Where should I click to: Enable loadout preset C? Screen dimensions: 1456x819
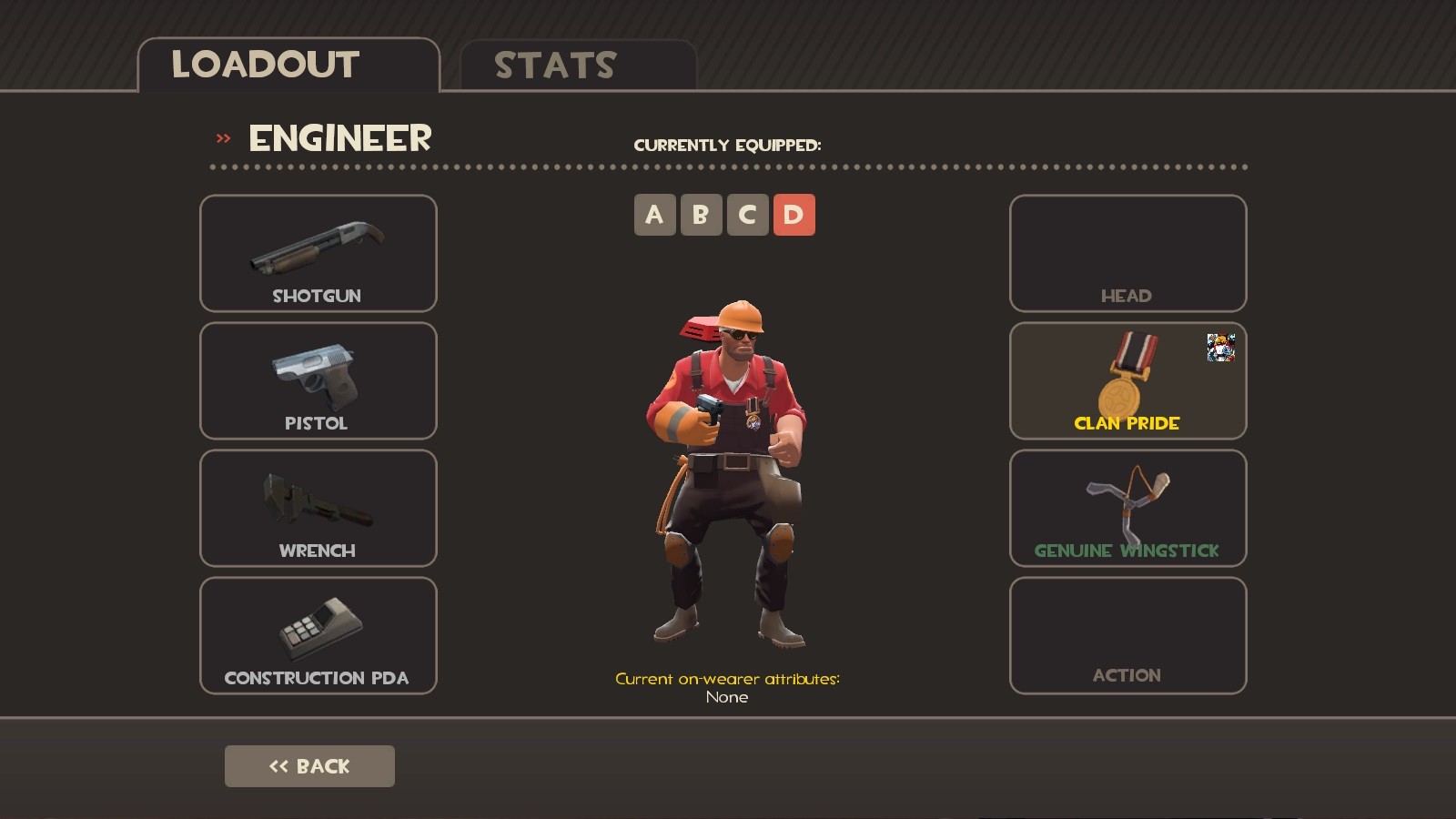pyautogui.click(x=748, y=215)
